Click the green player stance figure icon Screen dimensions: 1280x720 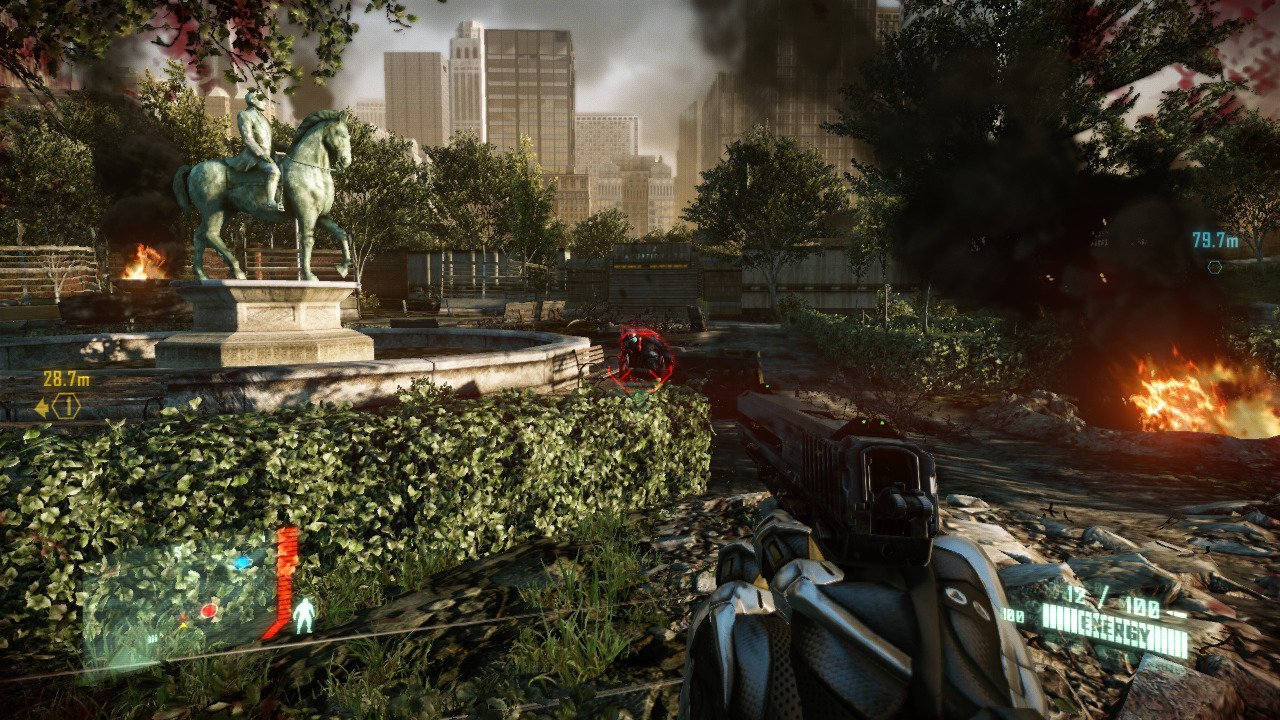click(303, 615)
